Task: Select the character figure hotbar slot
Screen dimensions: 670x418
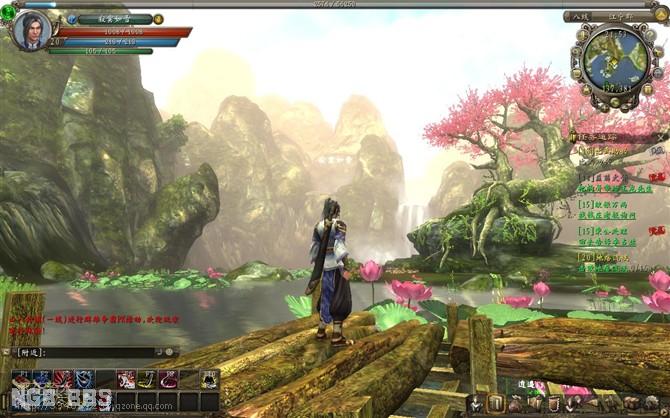Action: 209,378
